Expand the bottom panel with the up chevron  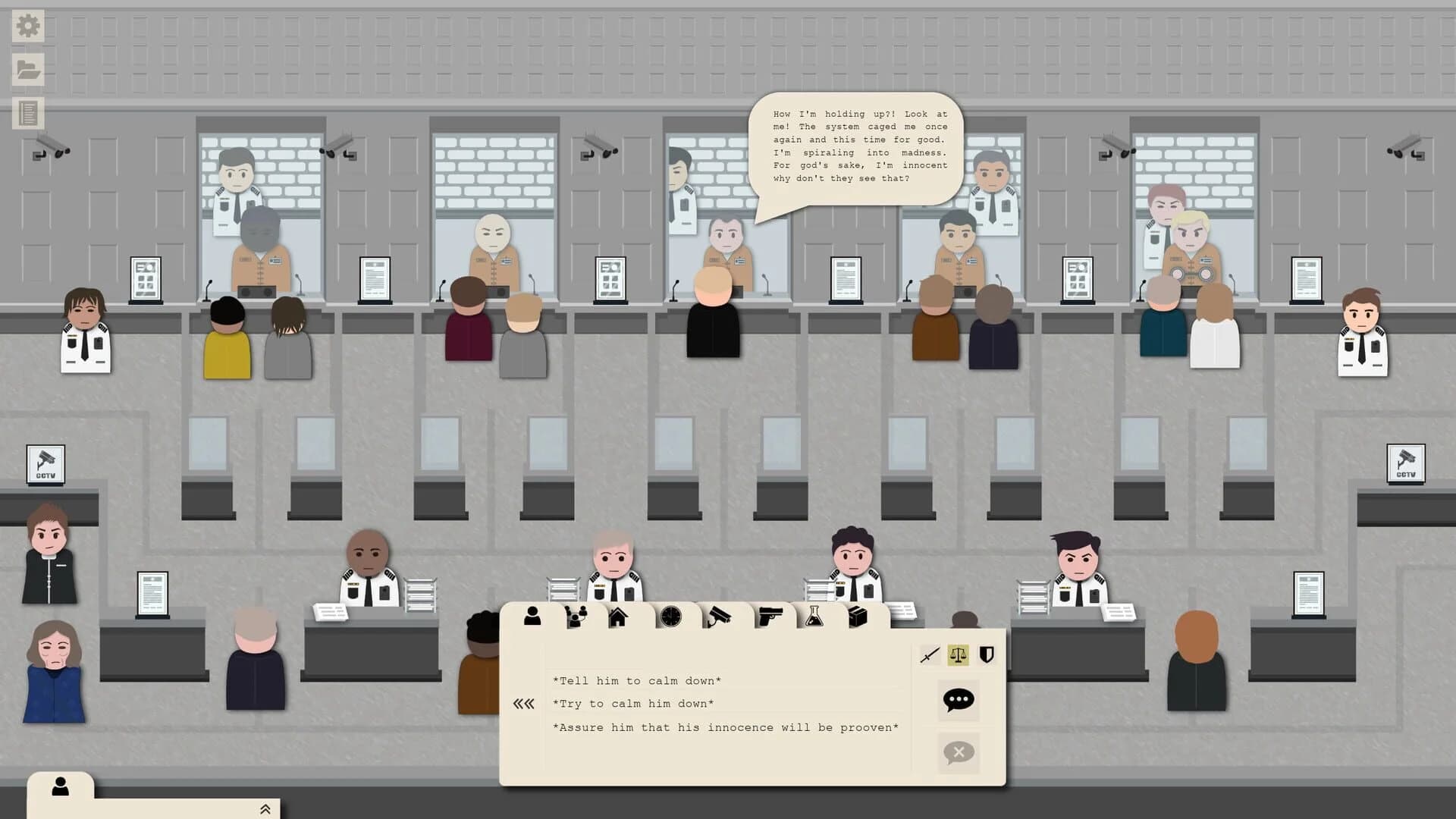(x=265, y=808)
